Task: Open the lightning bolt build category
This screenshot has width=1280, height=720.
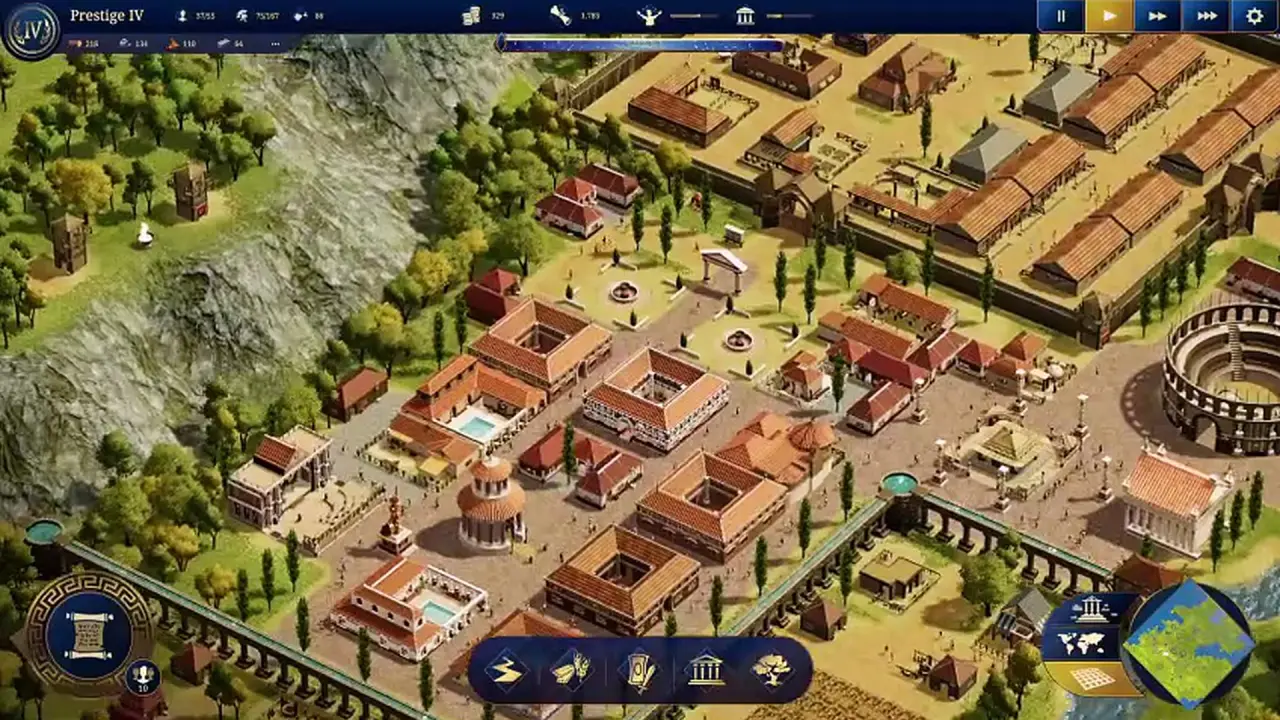Action: tap(508, 670)
